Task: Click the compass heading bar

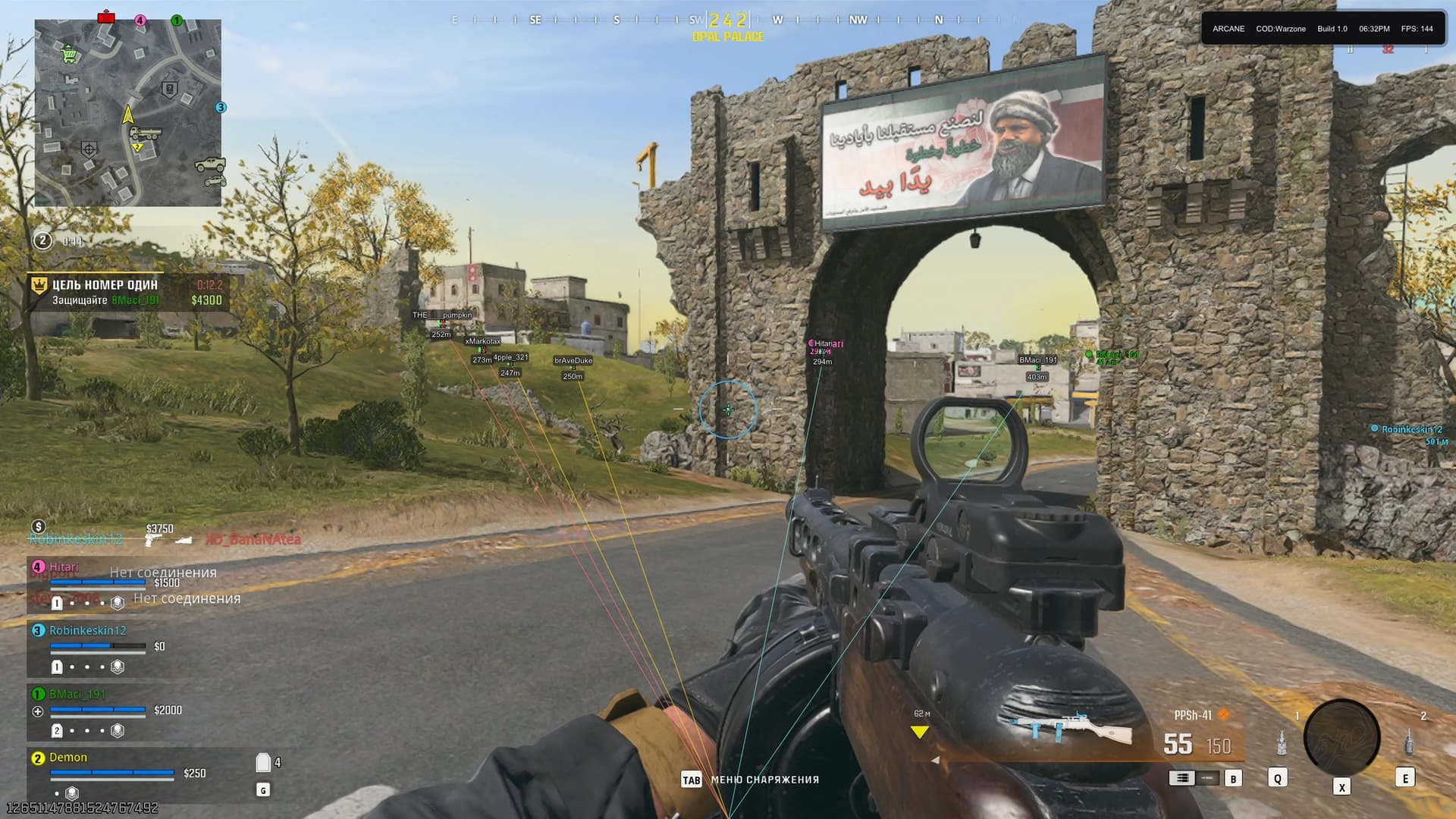Action: click(728, 20)
